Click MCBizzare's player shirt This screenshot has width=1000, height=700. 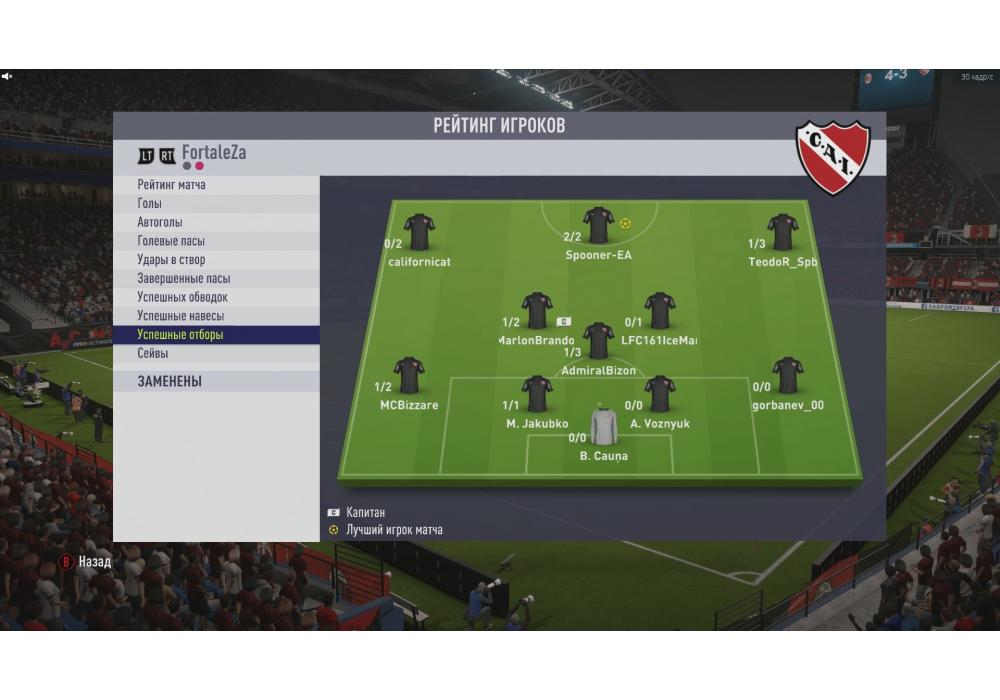pyautogui.click(x=409, y=375)
